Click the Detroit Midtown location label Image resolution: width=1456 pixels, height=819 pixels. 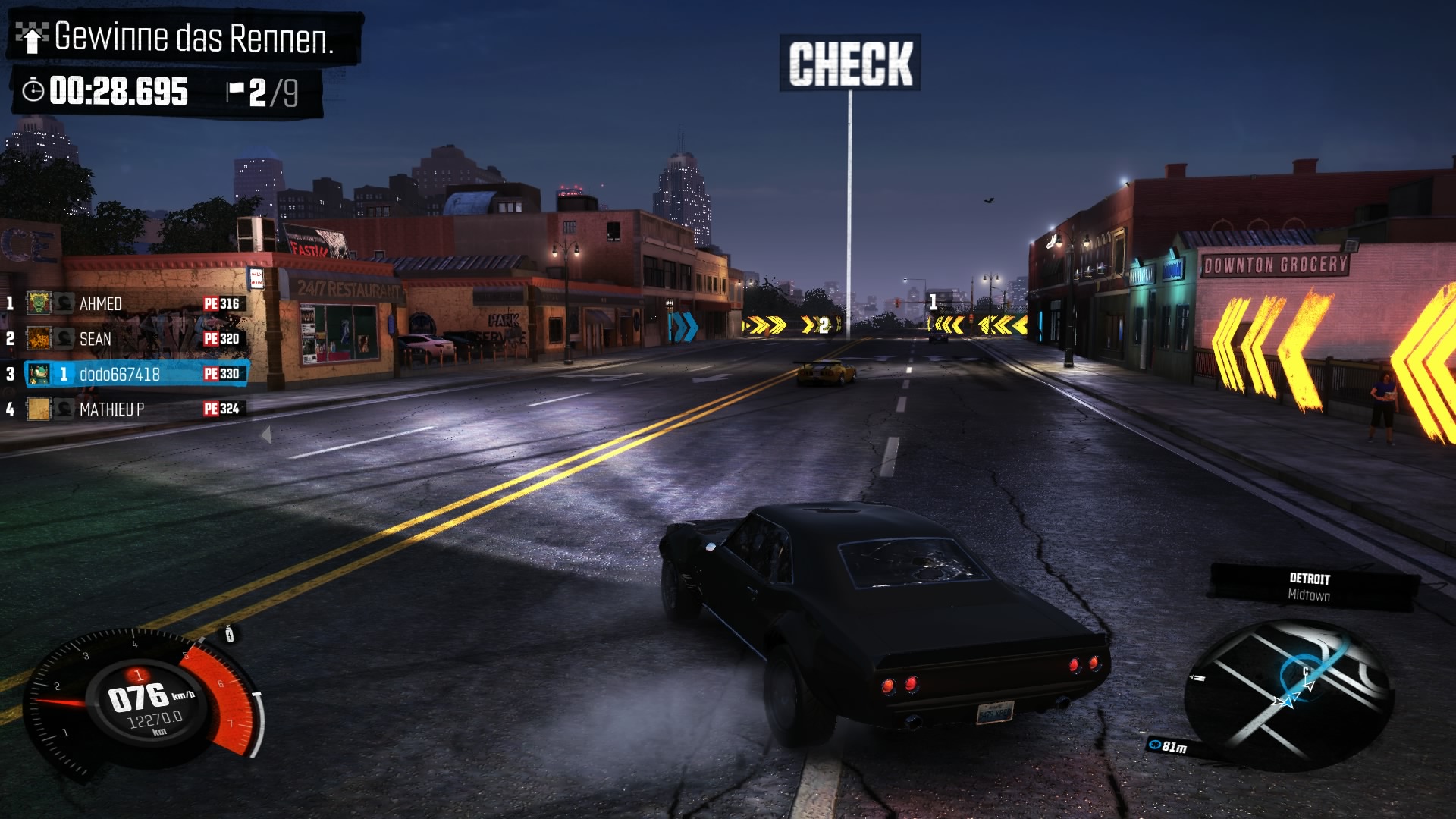(1310, 587)
